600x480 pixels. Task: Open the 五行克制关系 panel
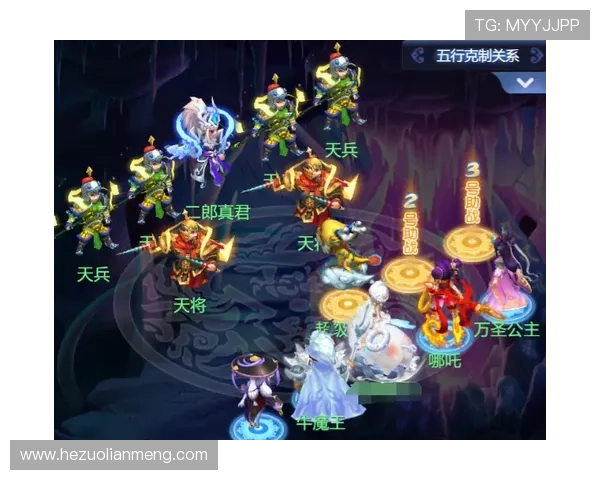click(476, 56)
